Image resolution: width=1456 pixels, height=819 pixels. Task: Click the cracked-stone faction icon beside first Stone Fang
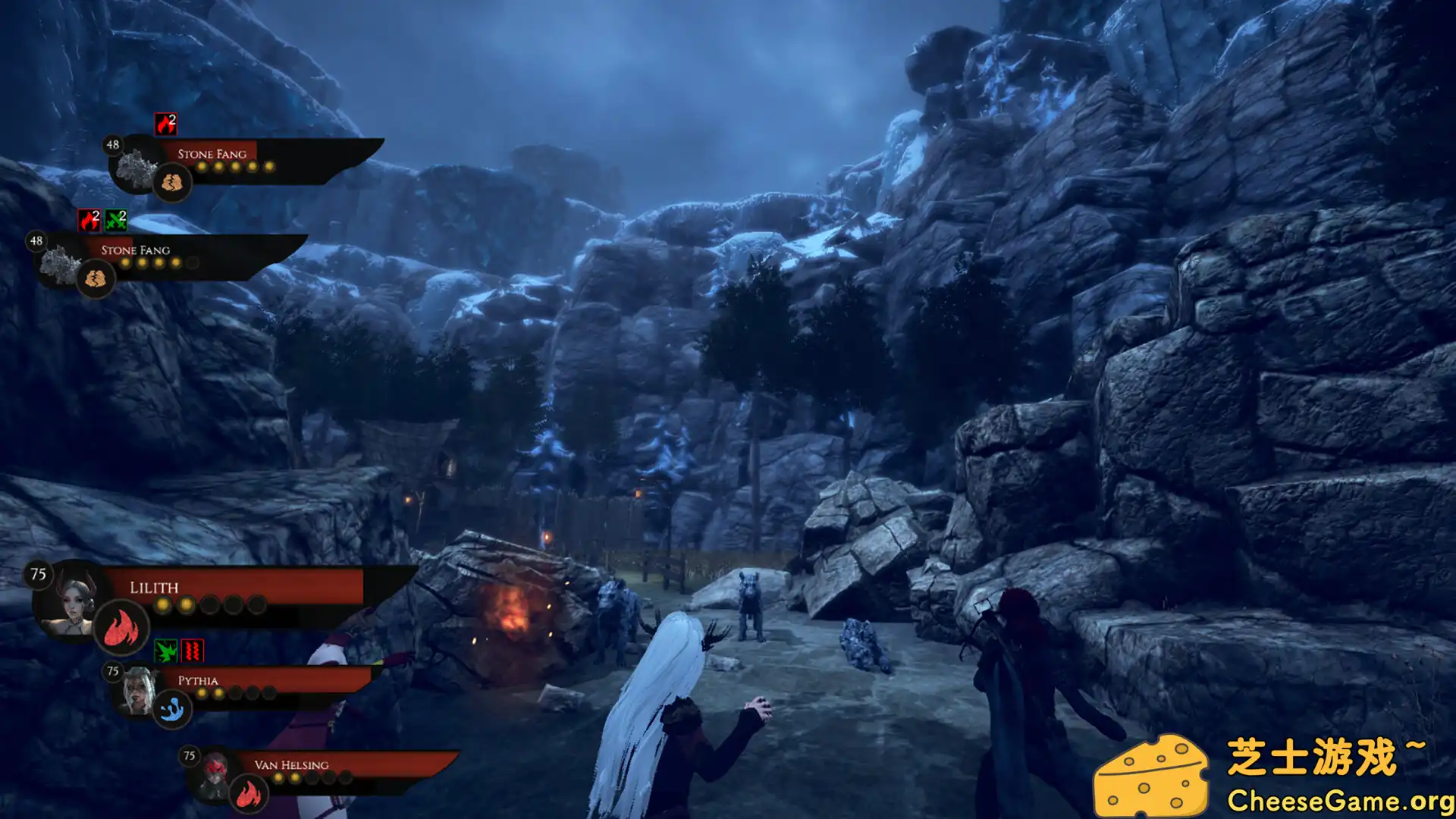tap(173, 182)
